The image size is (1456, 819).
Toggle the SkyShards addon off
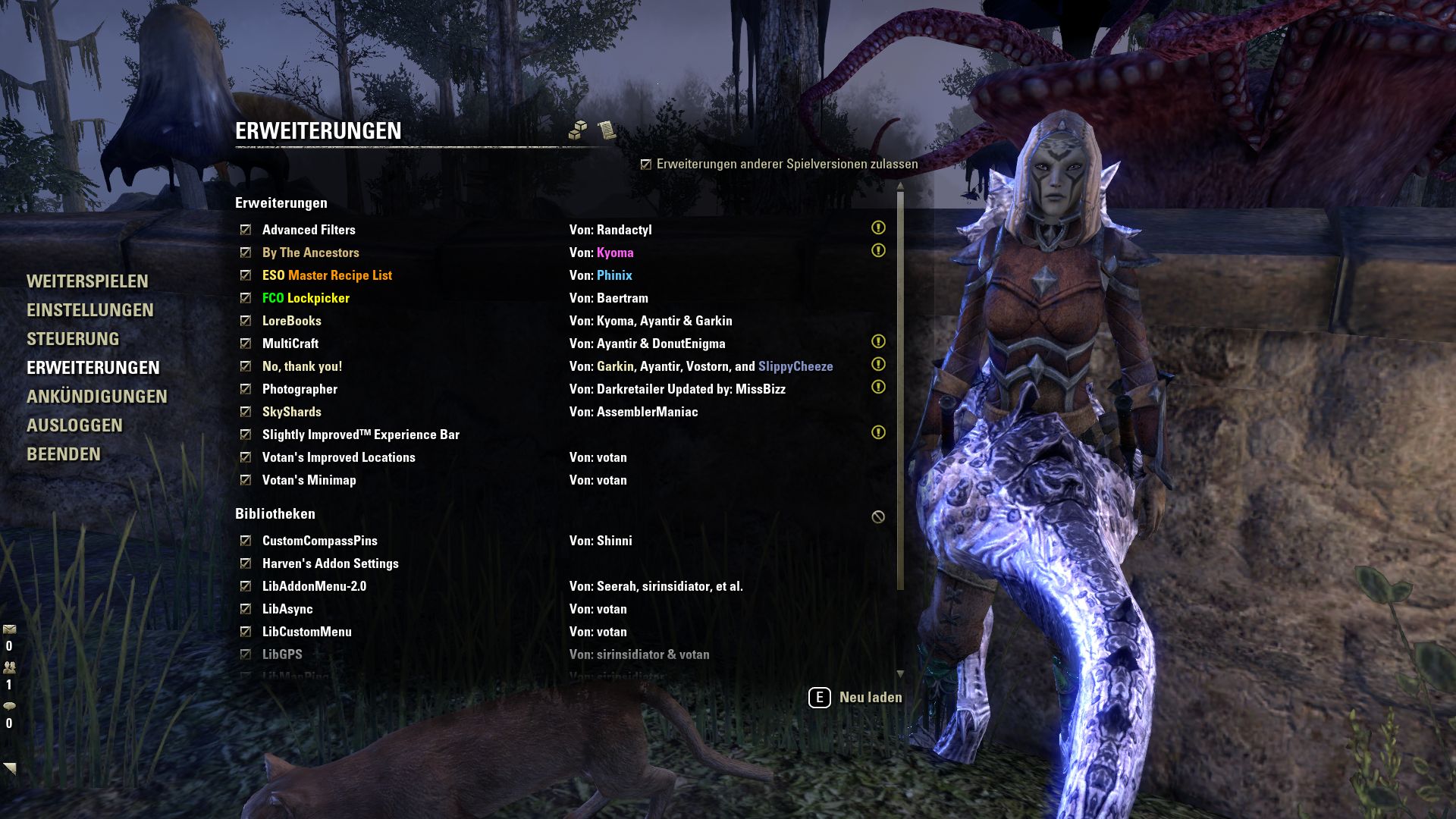click(x=245, y=412)
